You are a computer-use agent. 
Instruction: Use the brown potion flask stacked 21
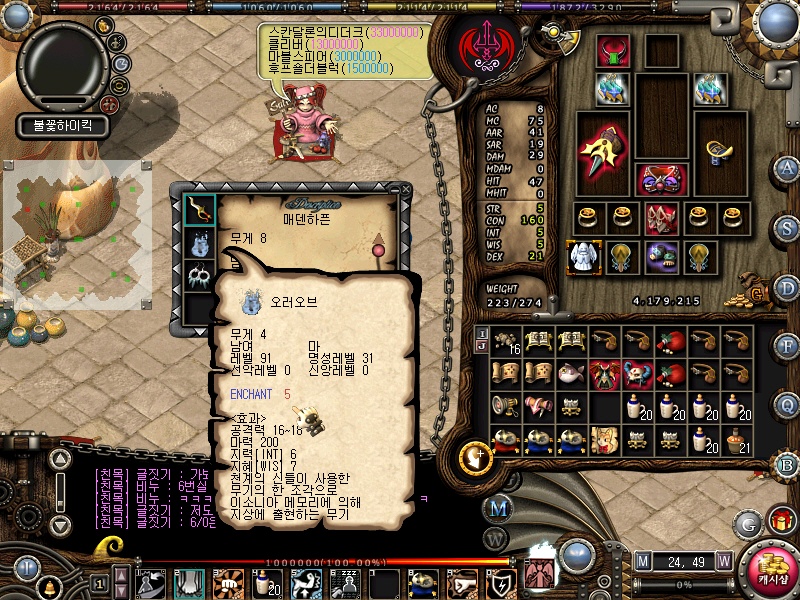(x=738, y=440)
